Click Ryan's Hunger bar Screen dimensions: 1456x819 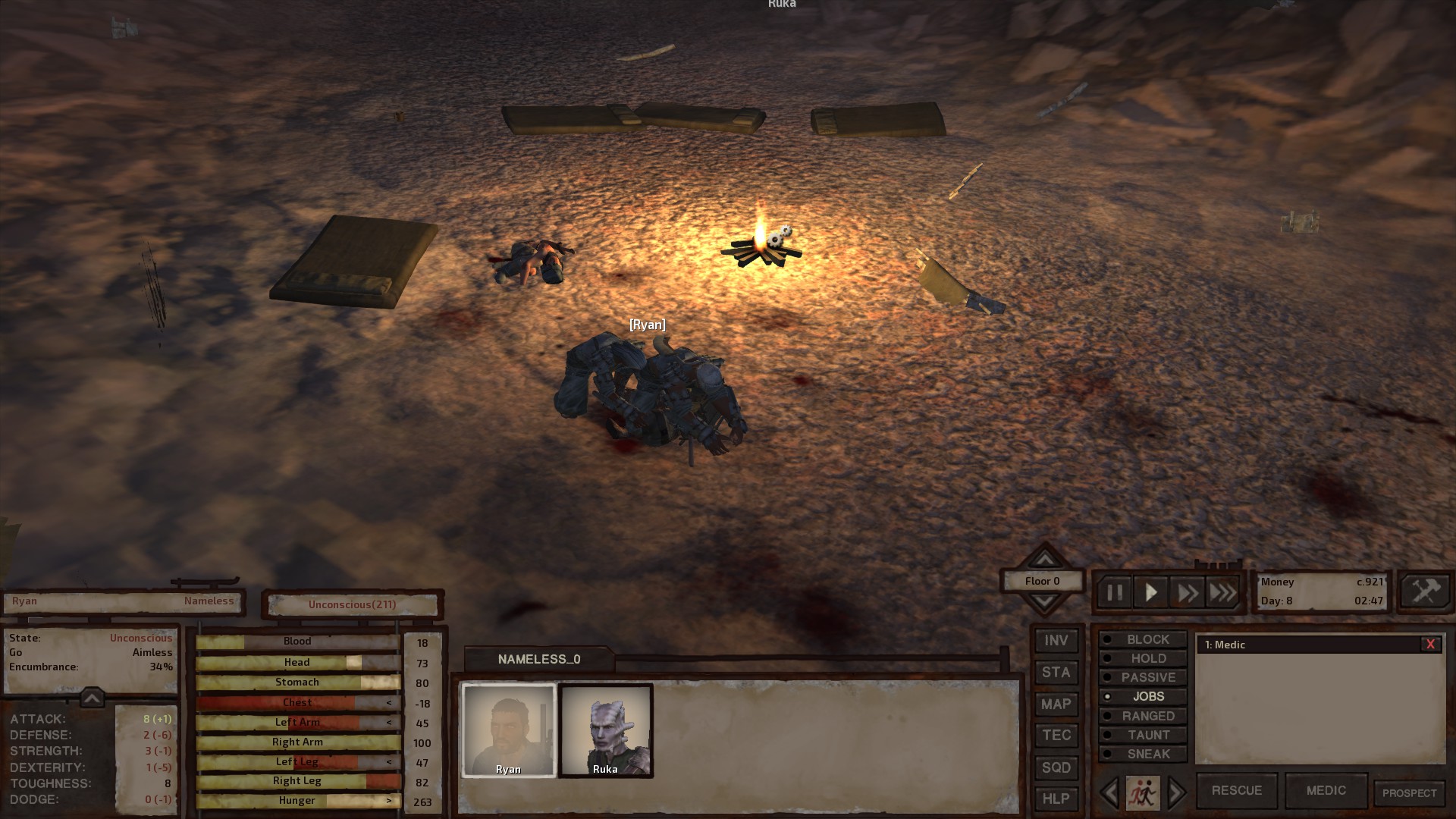point(298,800)
